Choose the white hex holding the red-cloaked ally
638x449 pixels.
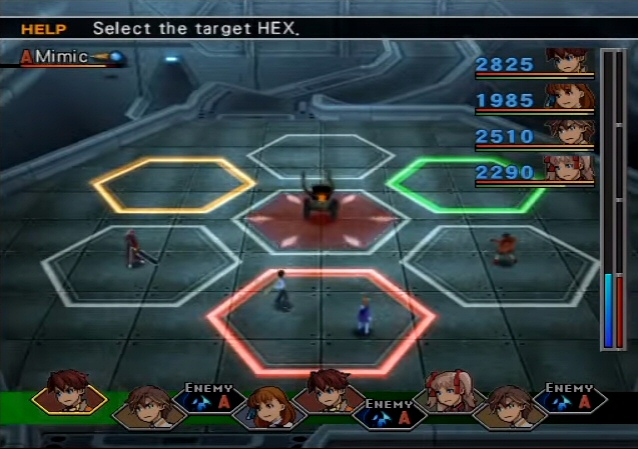(x=140, y=265)
